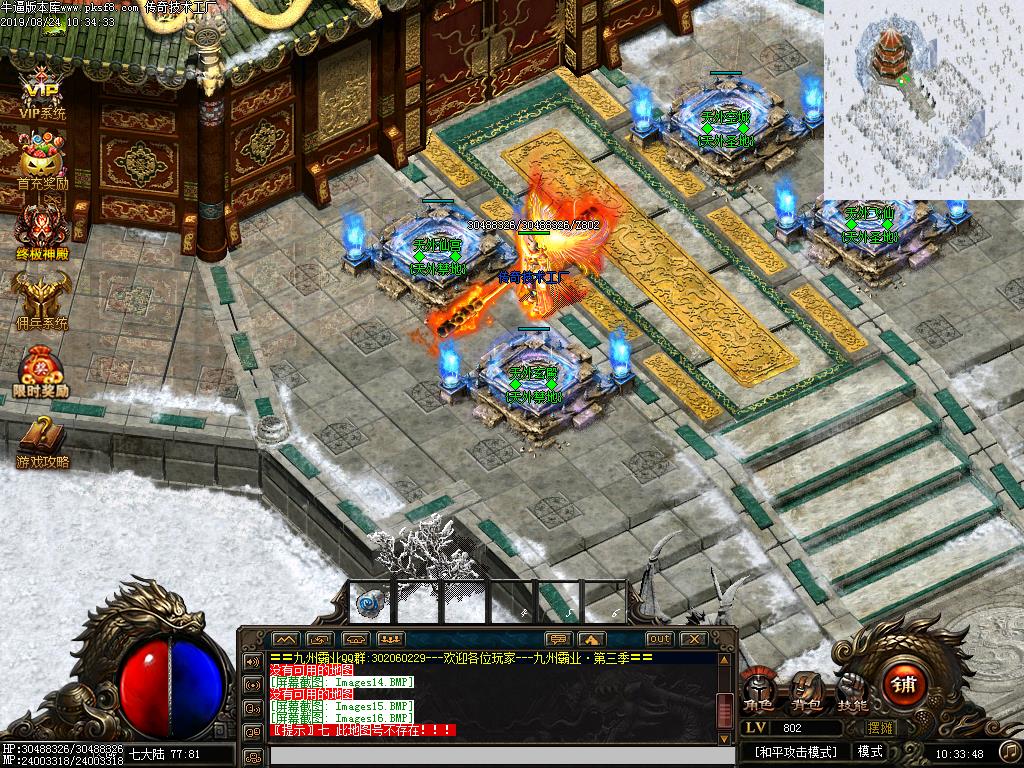Toggle the music note sound button

coord(1009,750)
